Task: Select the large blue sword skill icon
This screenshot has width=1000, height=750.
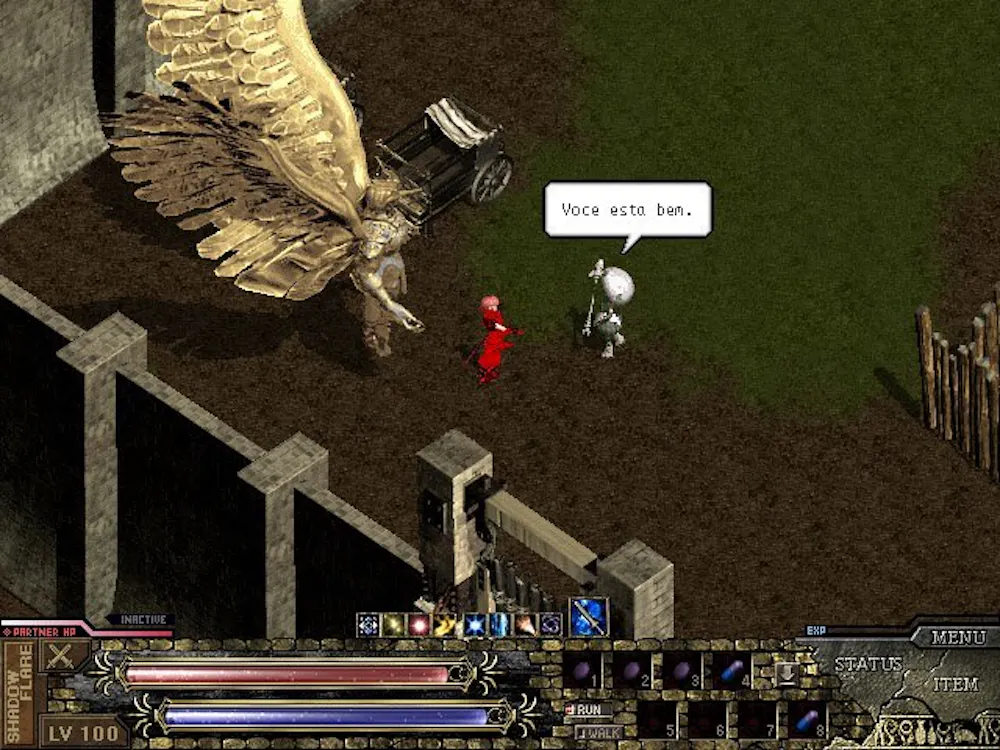Action: [589, 617]
